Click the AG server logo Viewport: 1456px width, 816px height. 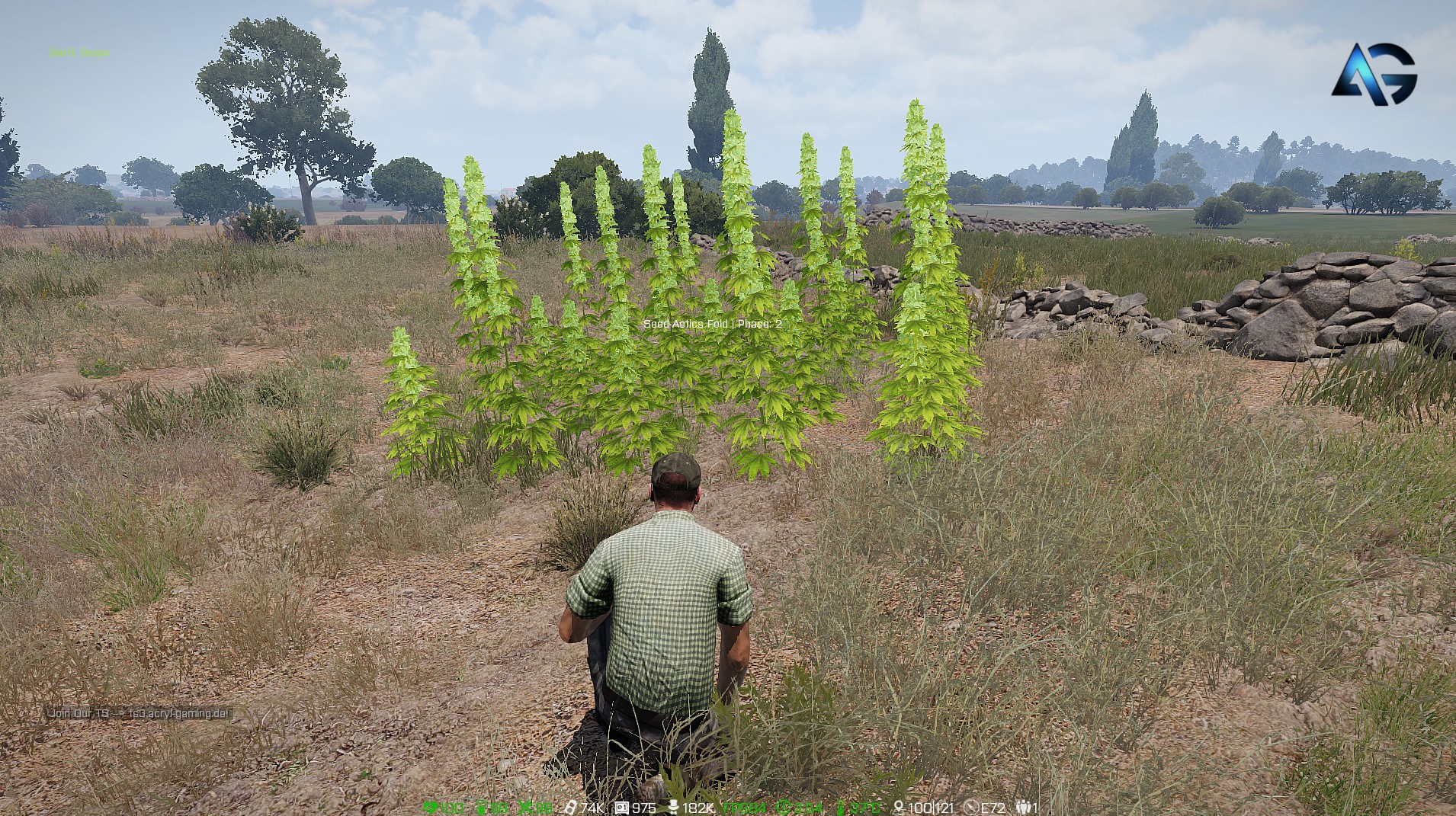tap(1374, 73)
